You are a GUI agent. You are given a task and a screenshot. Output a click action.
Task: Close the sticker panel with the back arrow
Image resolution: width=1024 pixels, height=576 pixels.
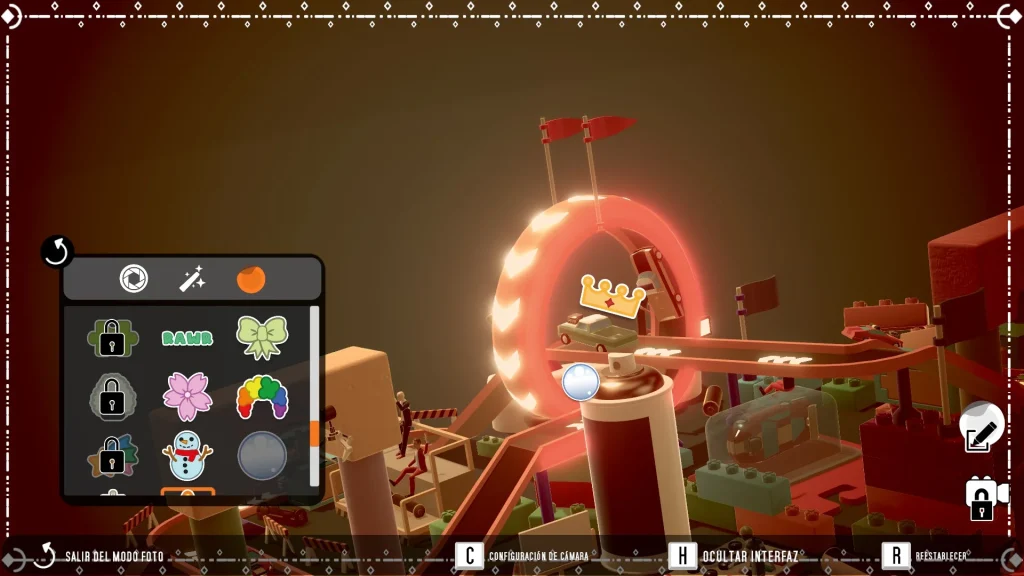click(x=57, y=252)
